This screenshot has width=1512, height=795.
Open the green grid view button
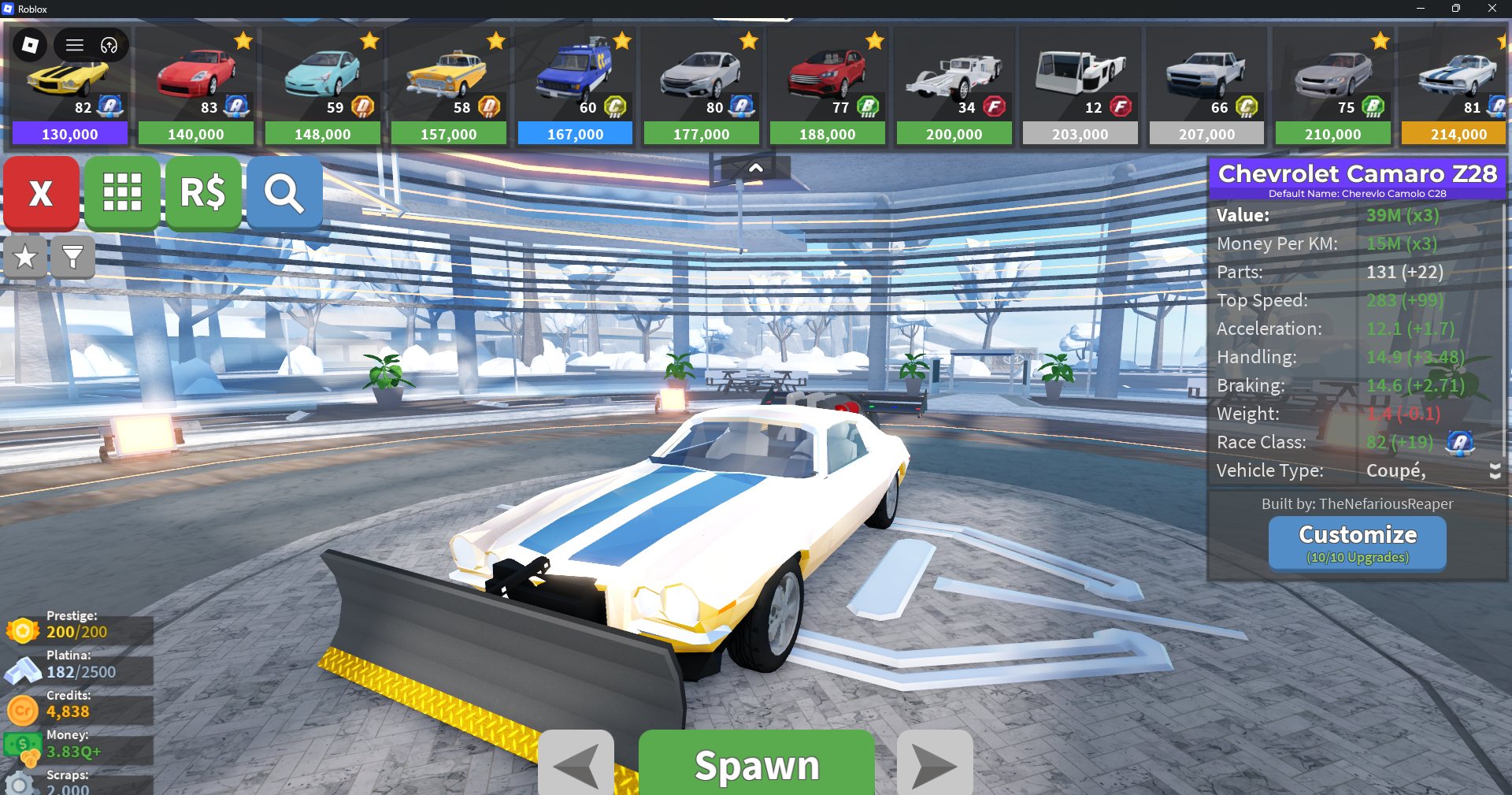coord(122,193)
